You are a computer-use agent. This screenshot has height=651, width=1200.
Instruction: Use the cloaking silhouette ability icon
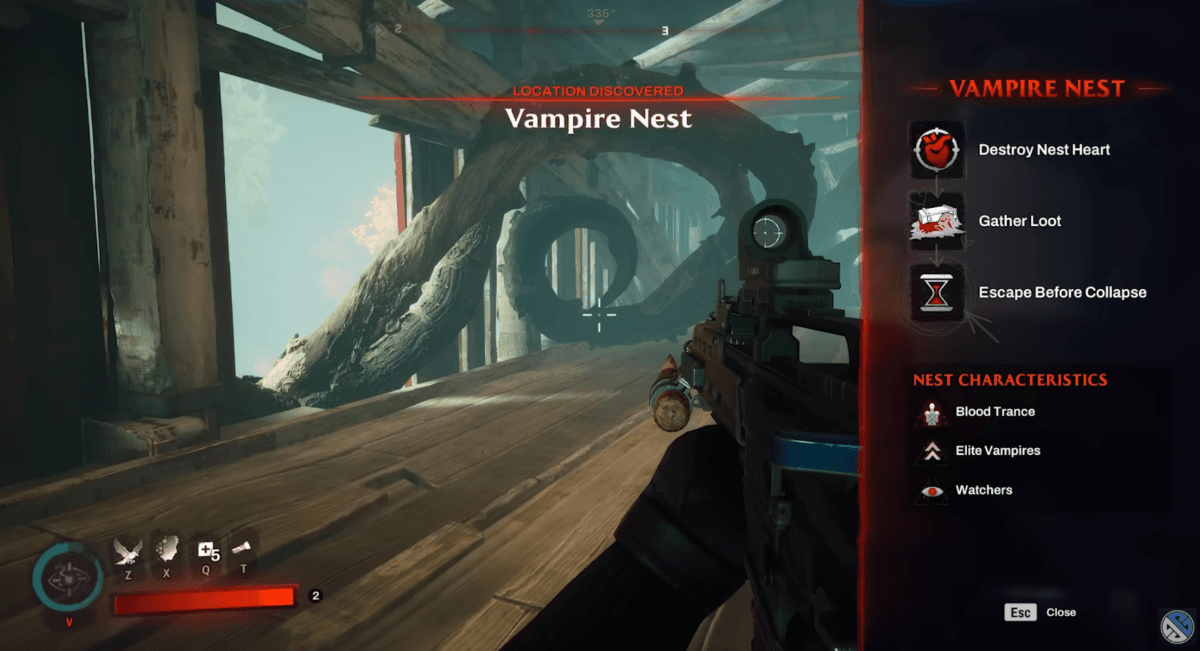[x=167, y=550]
